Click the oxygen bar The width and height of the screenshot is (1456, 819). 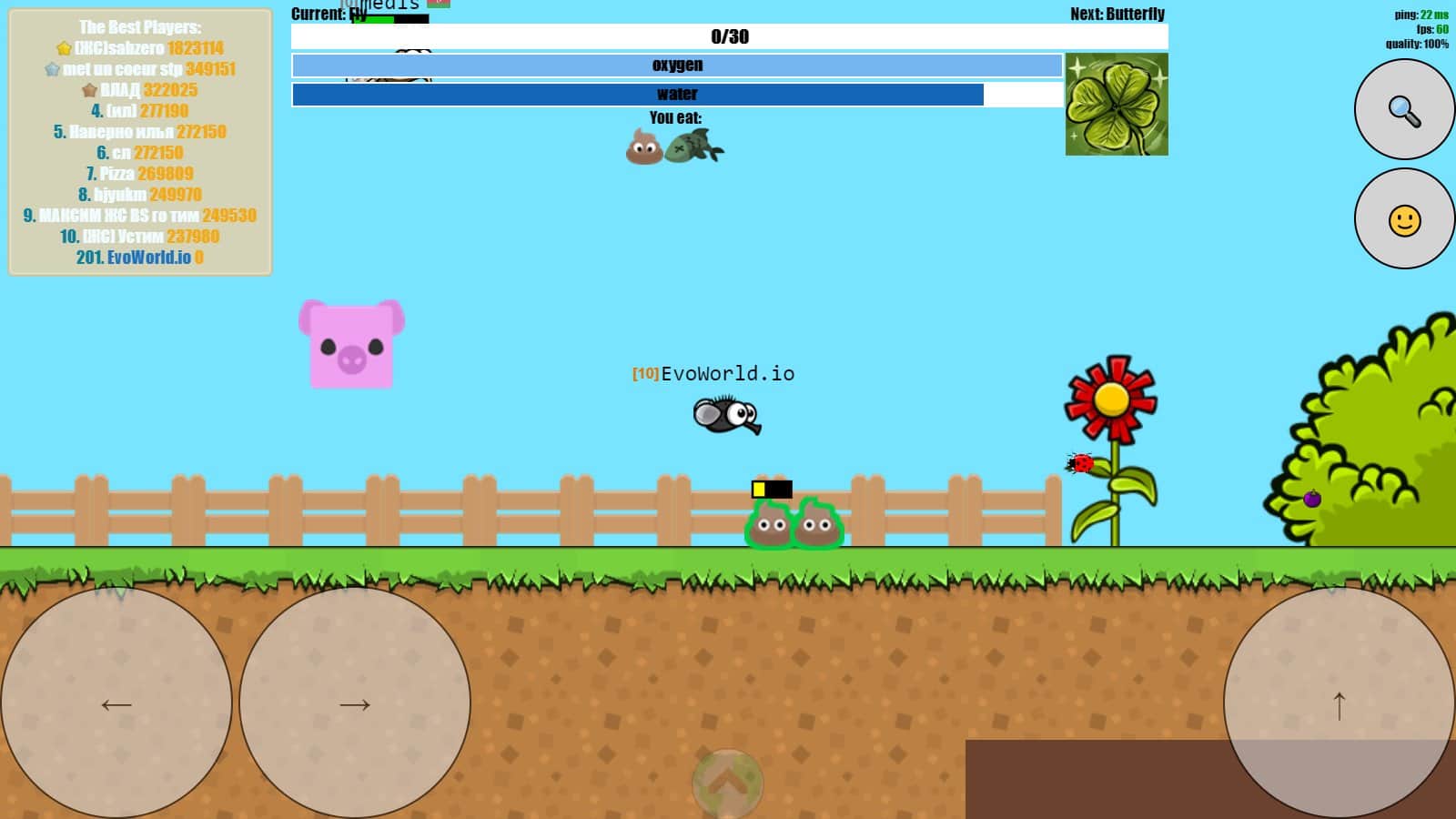pos(675,65)
